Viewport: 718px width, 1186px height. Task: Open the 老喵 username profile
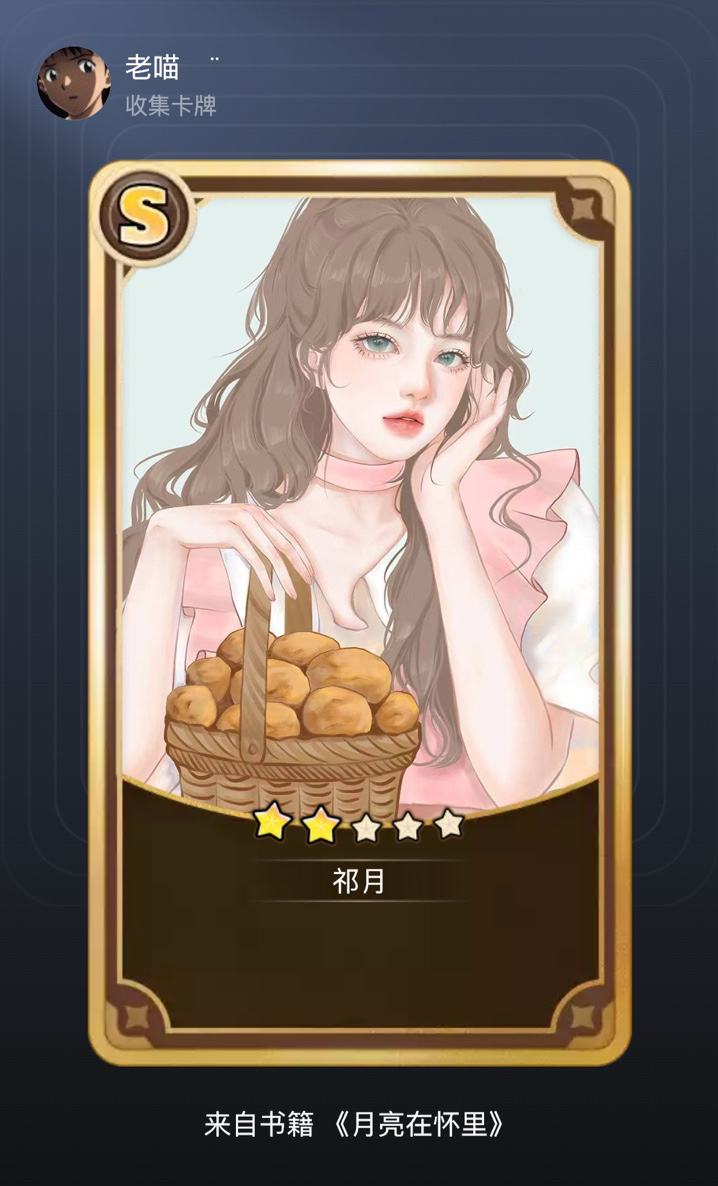(152, 67)
